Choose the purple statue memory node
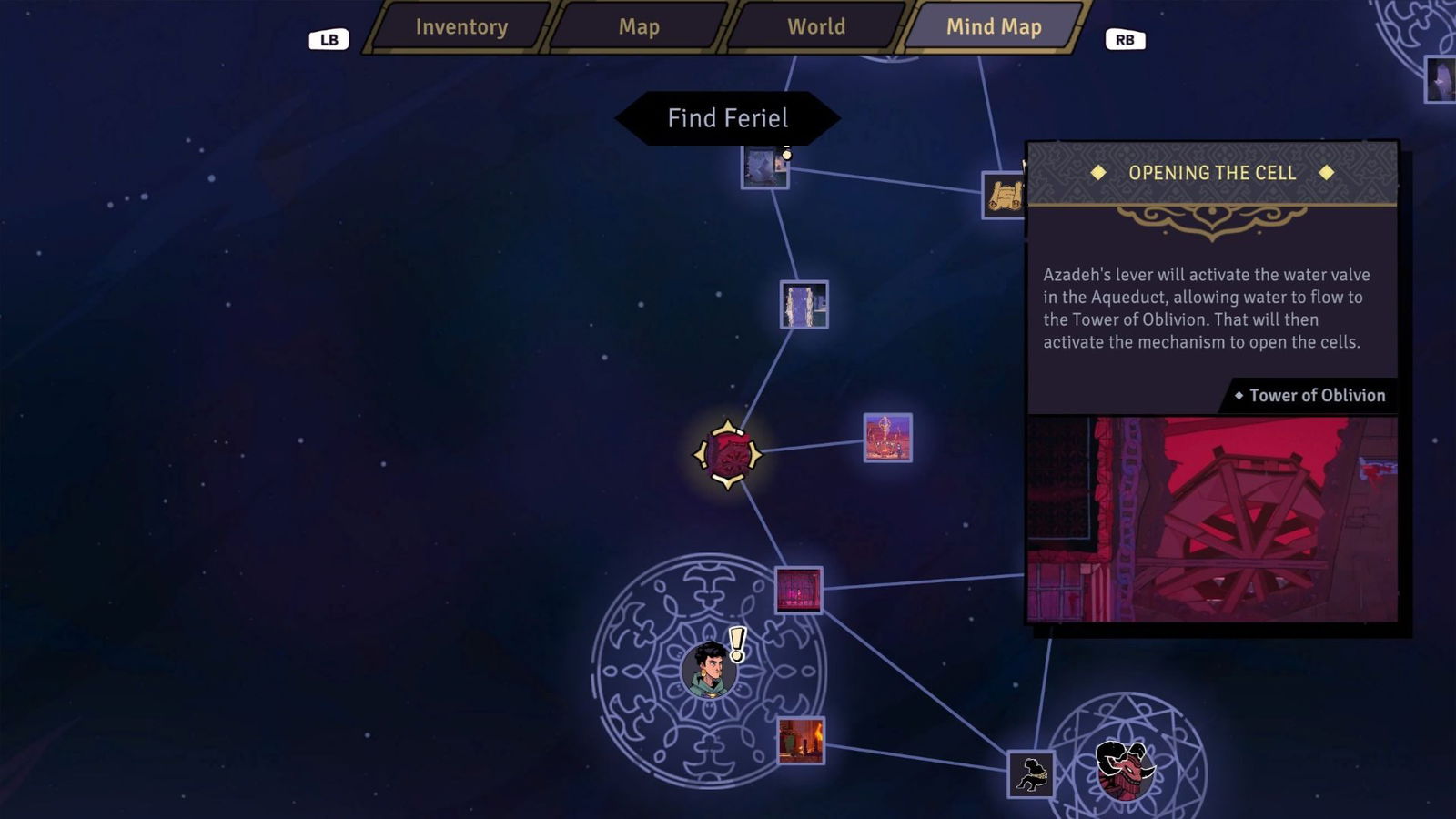Screen dimensions: 1456x819 point(887,438)
